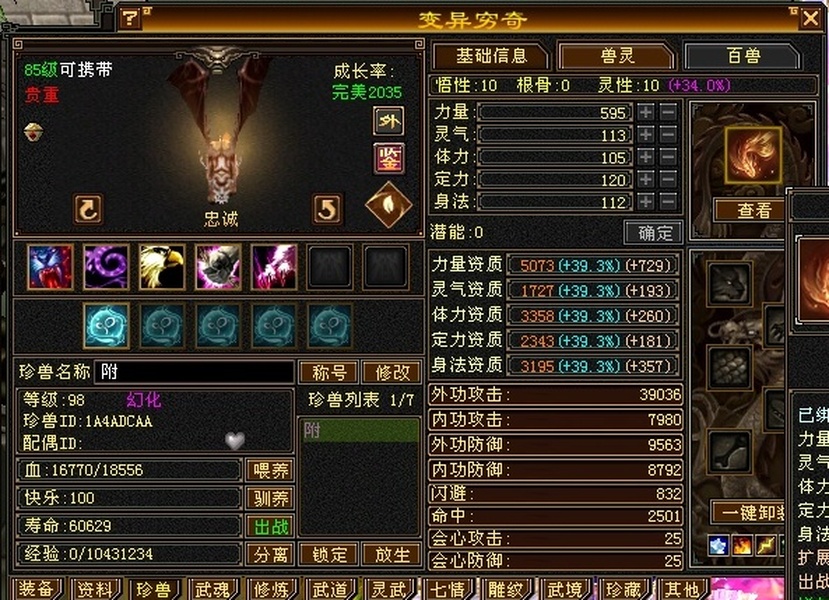Click the pet name input field
Screen dimensions: 829x600
(x=195, y=373)
